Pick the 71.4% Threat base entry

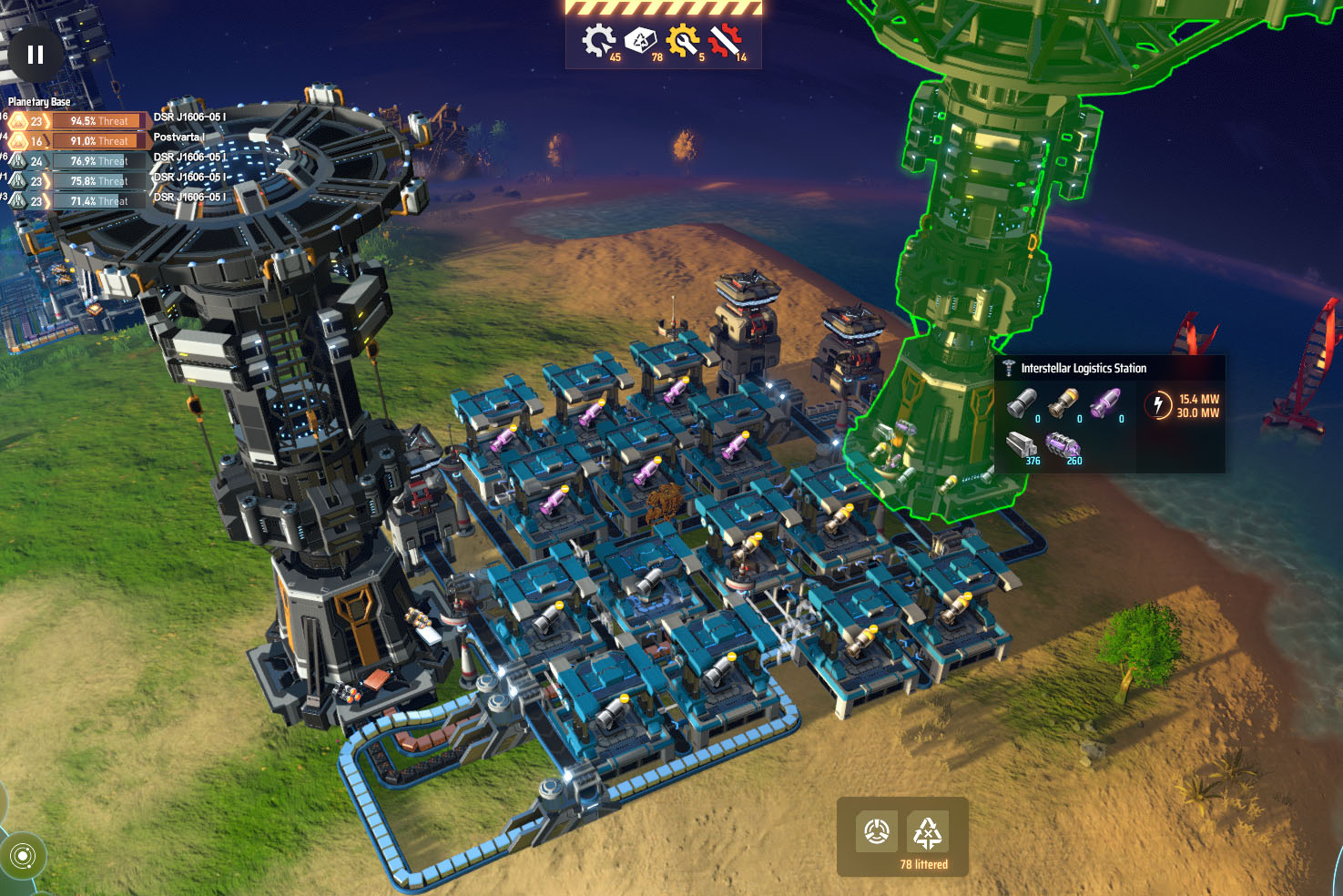pyautogui.click(x=99, y=201)
